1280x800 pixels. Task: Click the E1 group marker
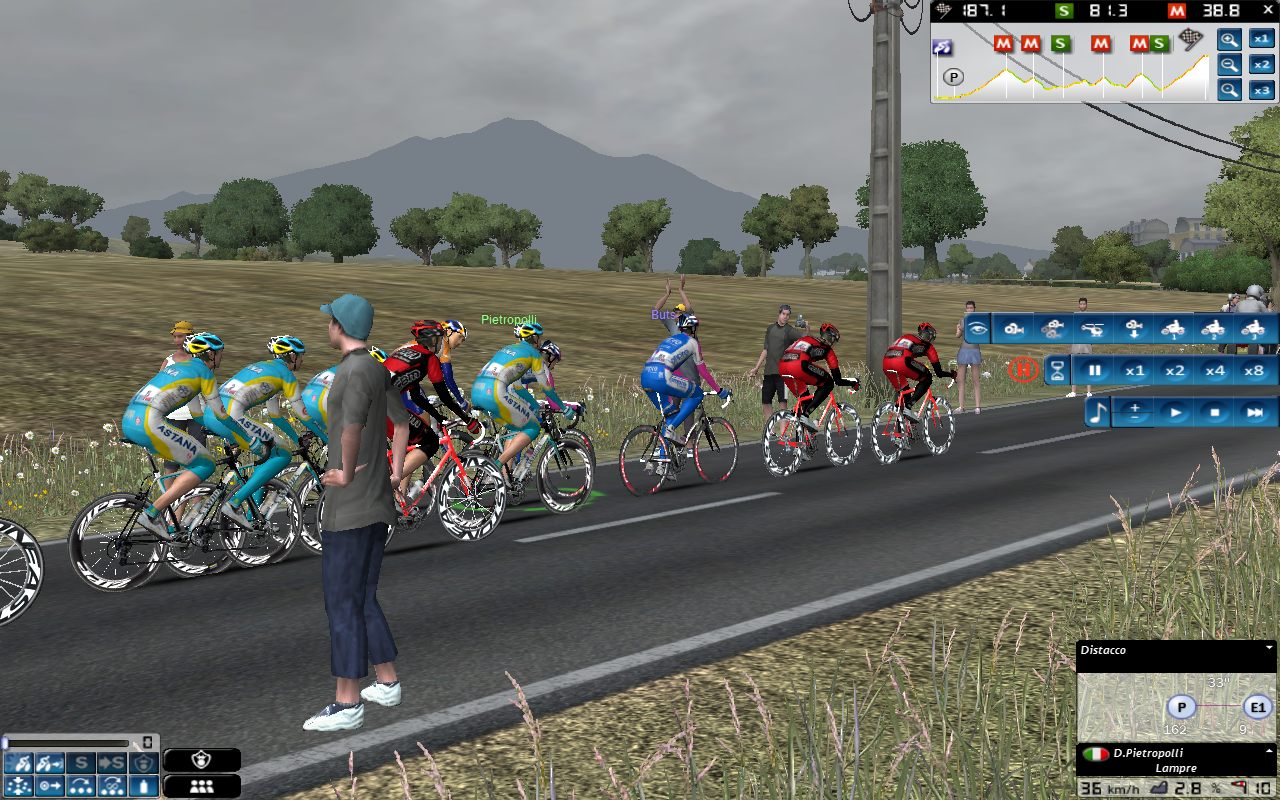point(1257,708)
